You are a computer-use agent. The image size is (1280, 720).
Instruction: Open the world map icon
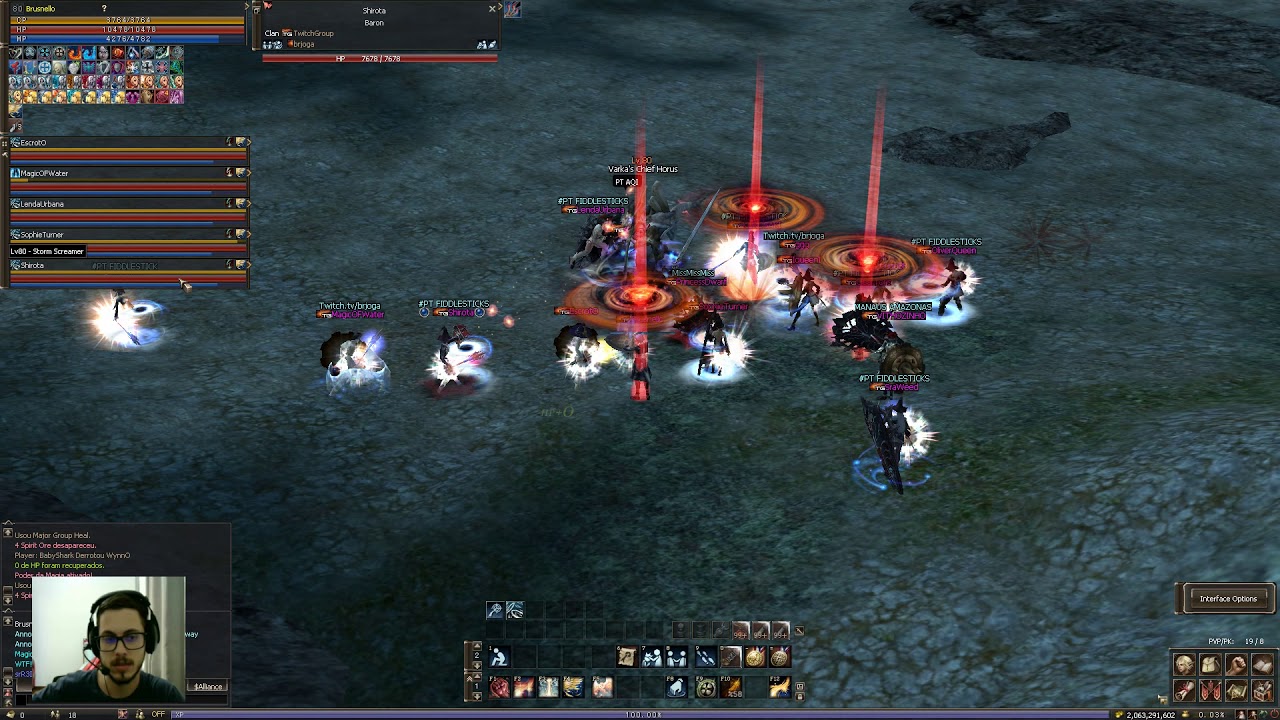pyautogui.click(x=1236, y=690)
